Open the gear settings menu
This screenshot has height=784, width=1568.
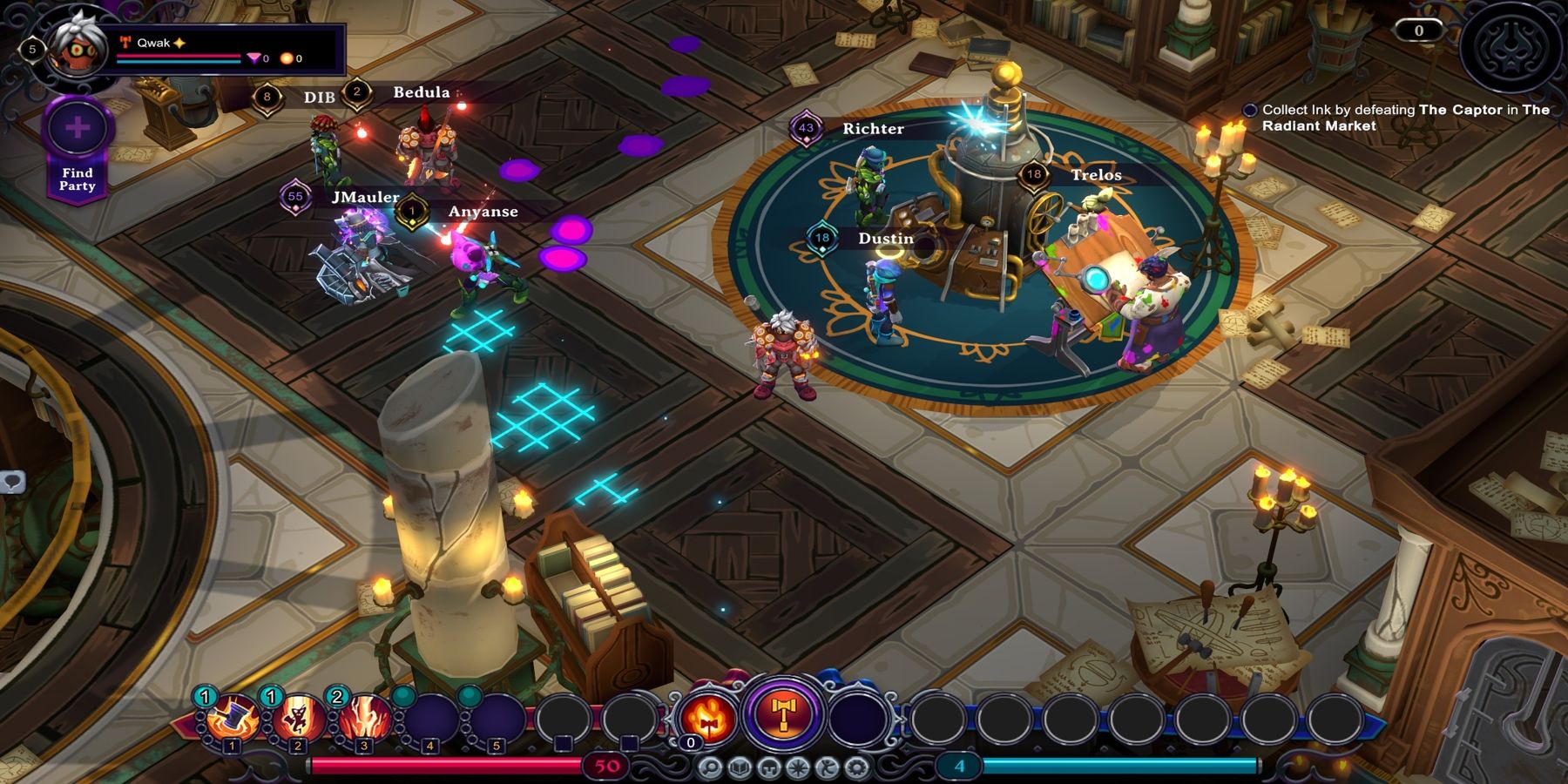857,767
